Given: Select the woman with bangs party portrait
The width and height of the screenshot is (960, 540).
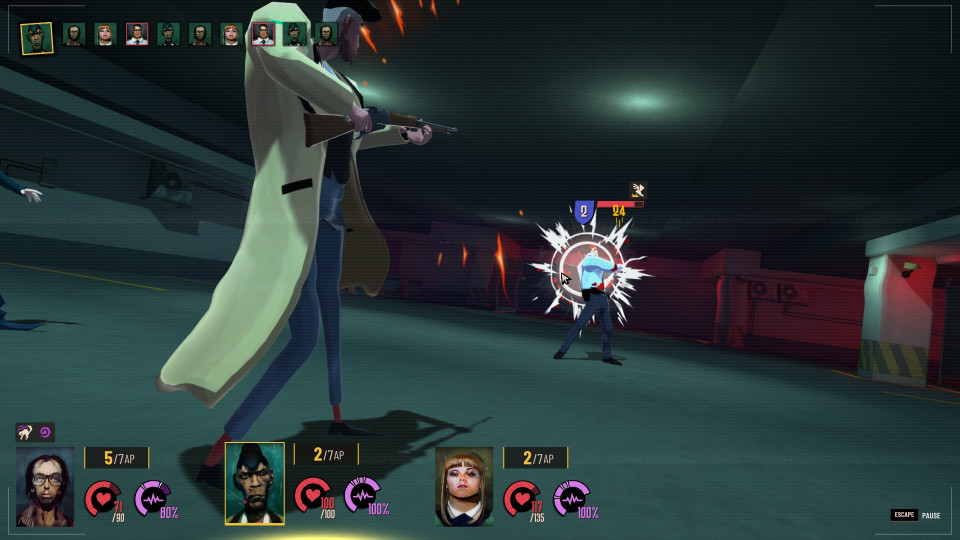Looking at the screenshot, I should pos(464,486).
